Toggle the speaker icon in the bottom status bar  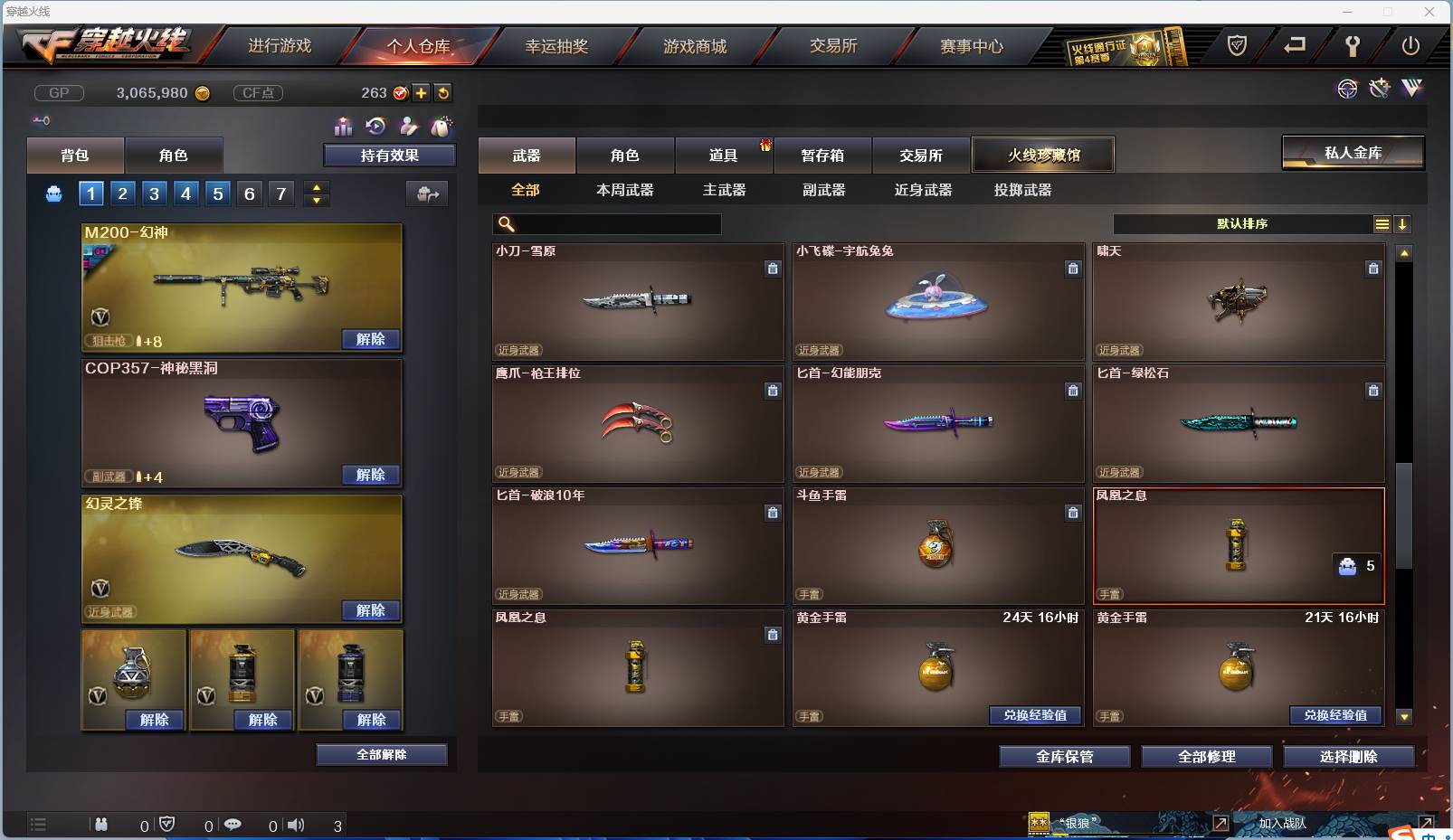tap(295, 825)
